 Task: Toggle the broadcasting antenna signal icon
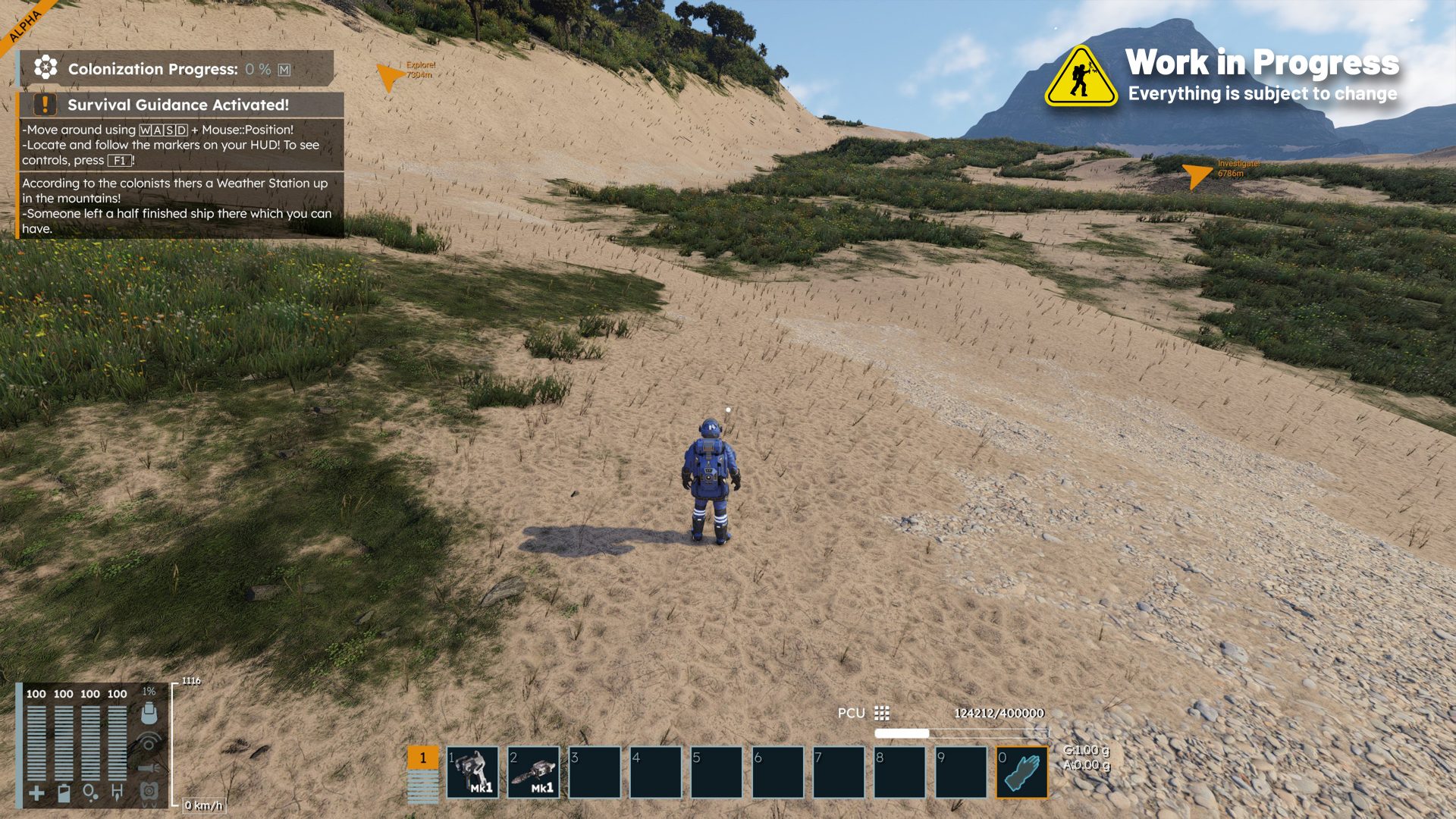(x=149, y=742)
